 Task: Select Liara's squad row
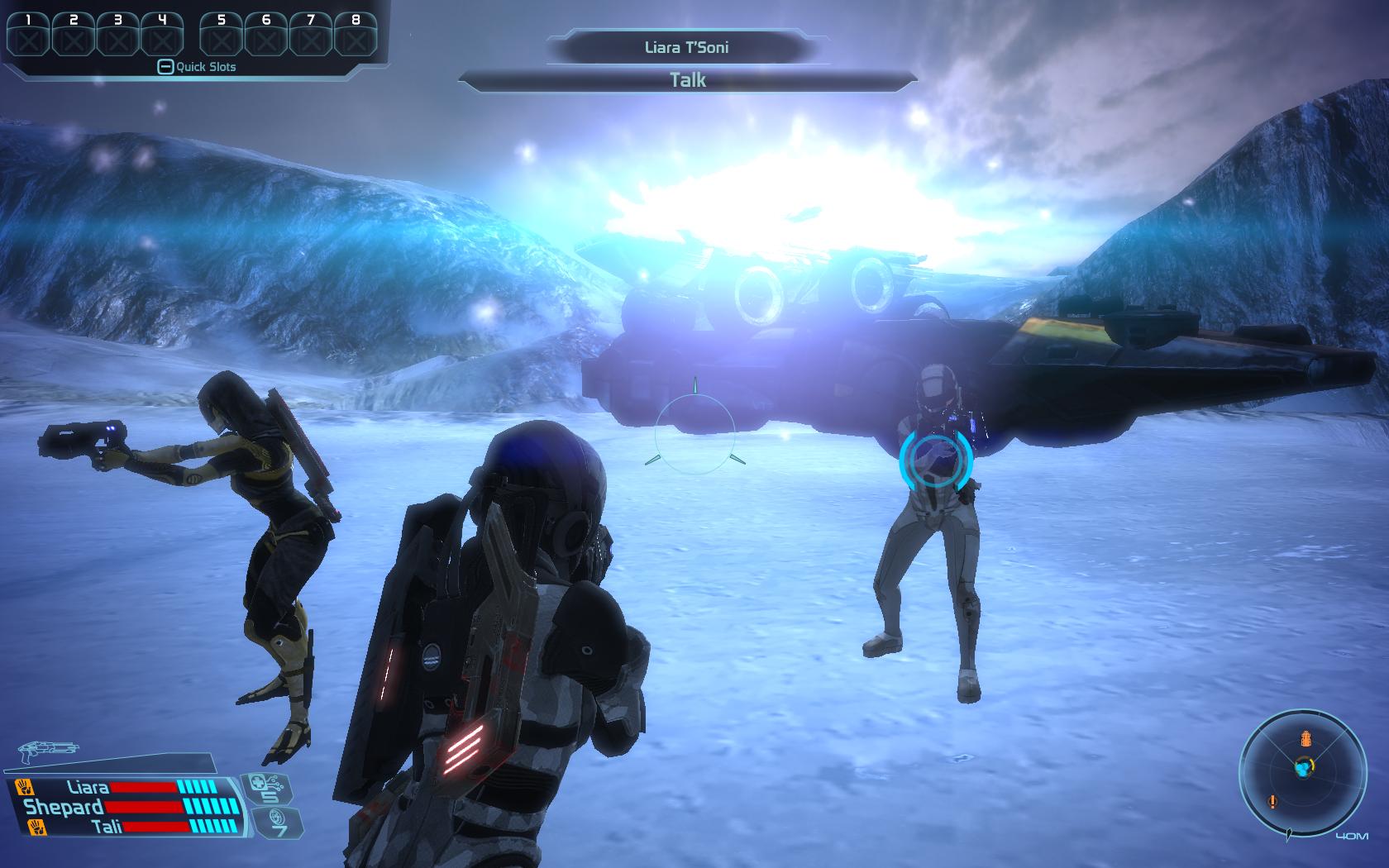pyautogui.click(x=124, y=787)
